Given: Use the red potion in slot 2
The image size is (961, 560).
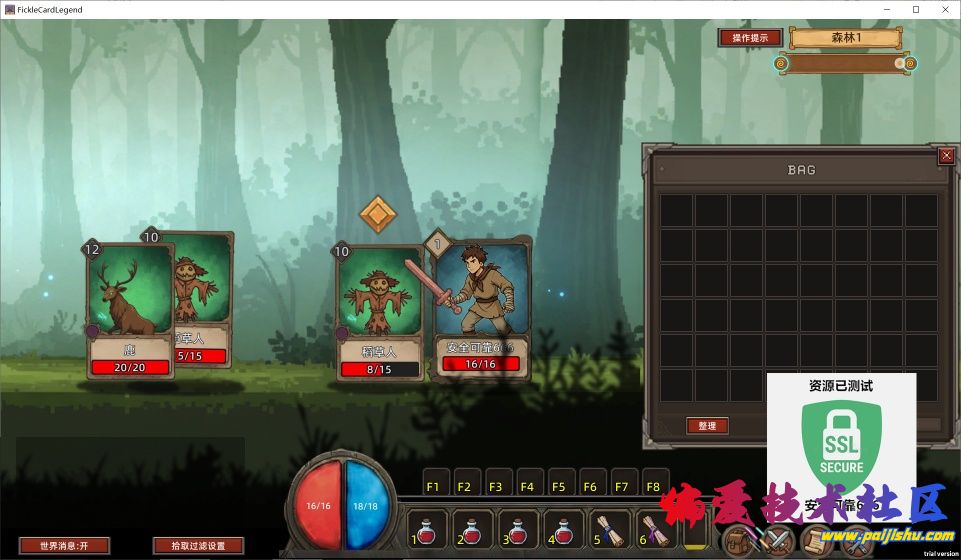Looking at the screenshot, I should pyautogui.click(x=473, y=529).
